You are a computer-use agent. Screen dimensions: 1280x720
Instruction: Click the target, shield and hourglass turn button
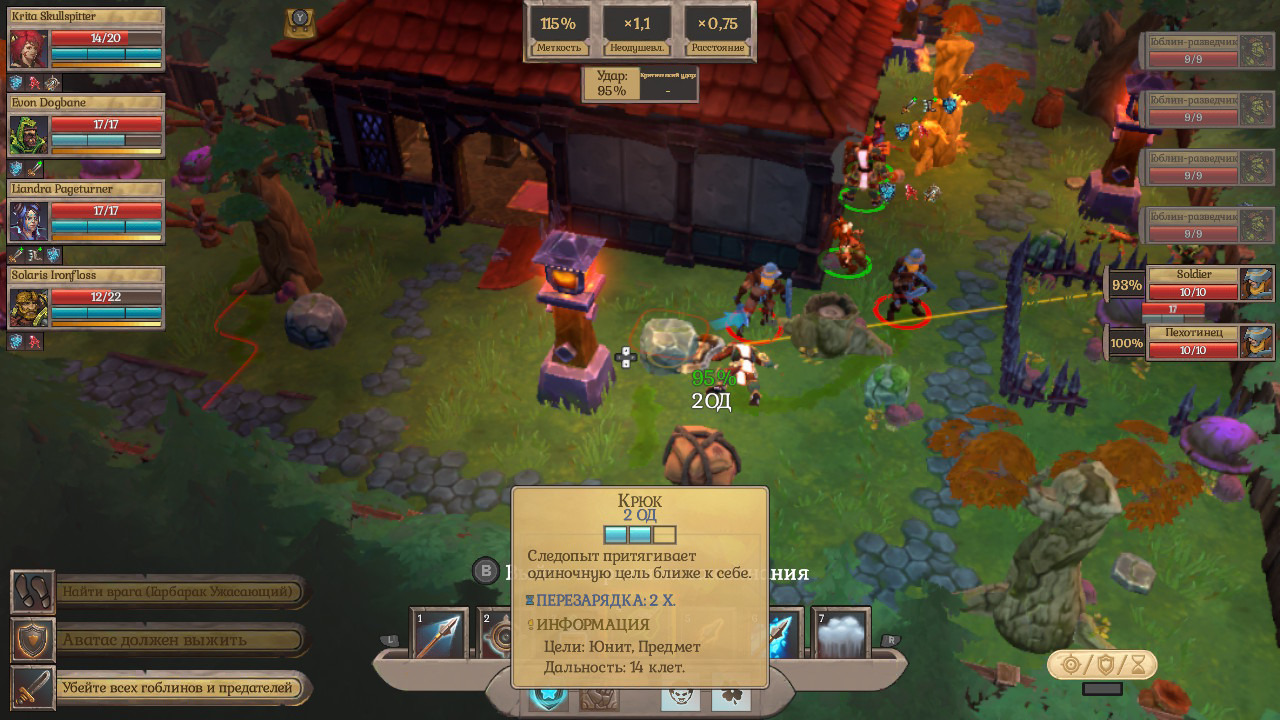point(1102,664)
